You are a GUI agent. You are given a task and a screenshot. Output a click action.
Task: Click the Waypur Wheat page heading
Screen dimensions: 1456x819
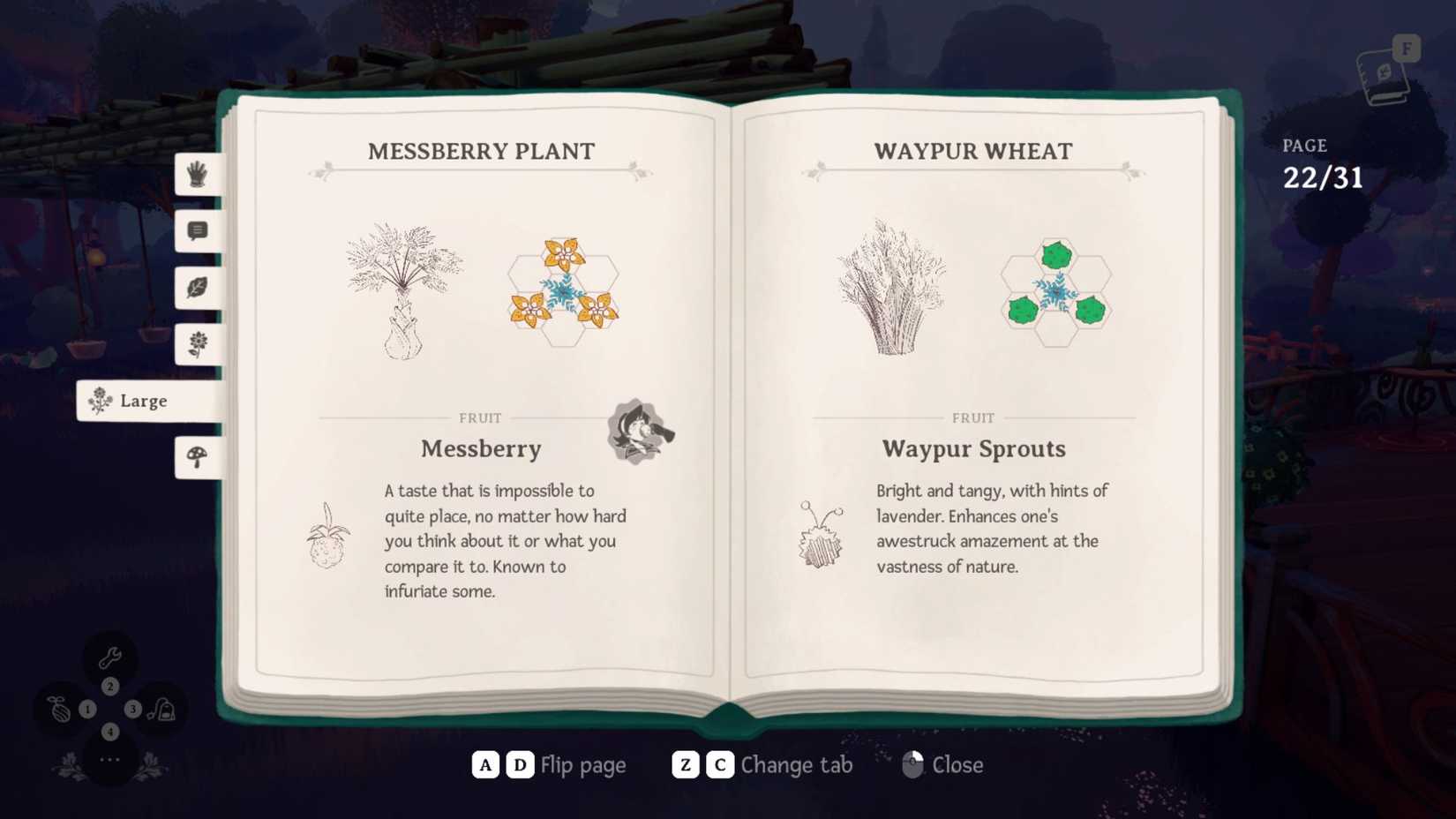pyautogui.click(x=973, y=151)
